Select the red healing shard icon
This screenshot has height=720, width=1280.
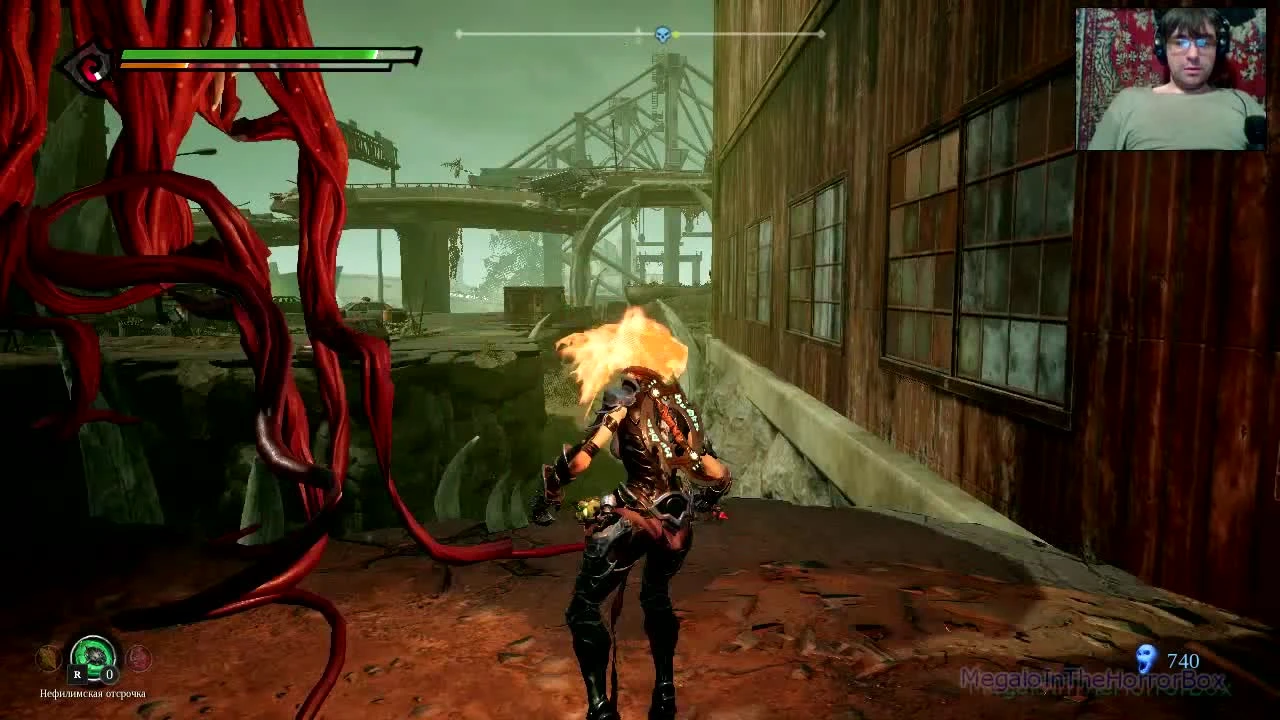(139, 657)
